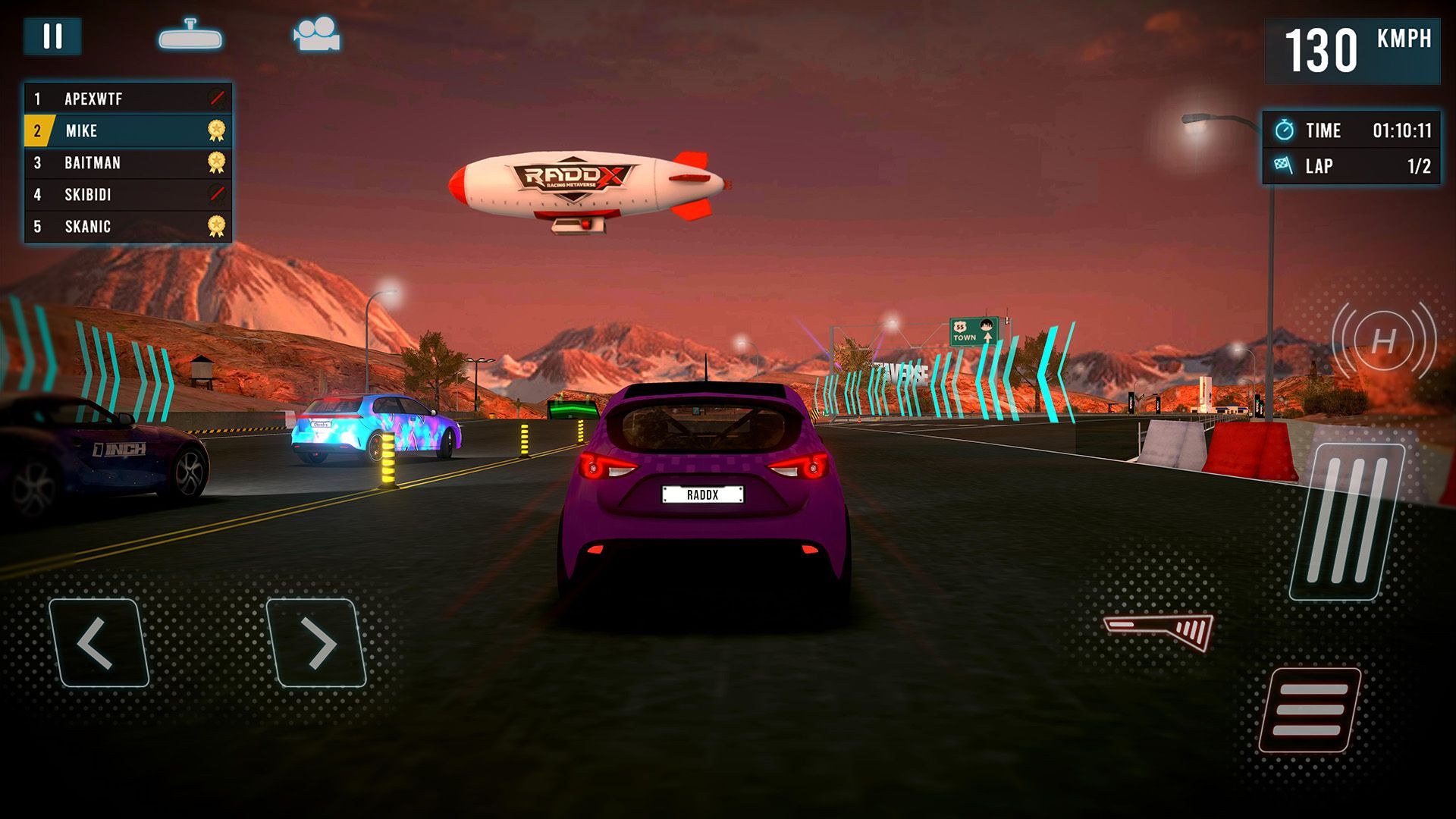Tap the accelerator pedal
The height and width of the screenshot is (819, 1456).
click(x=1347, y=522)
